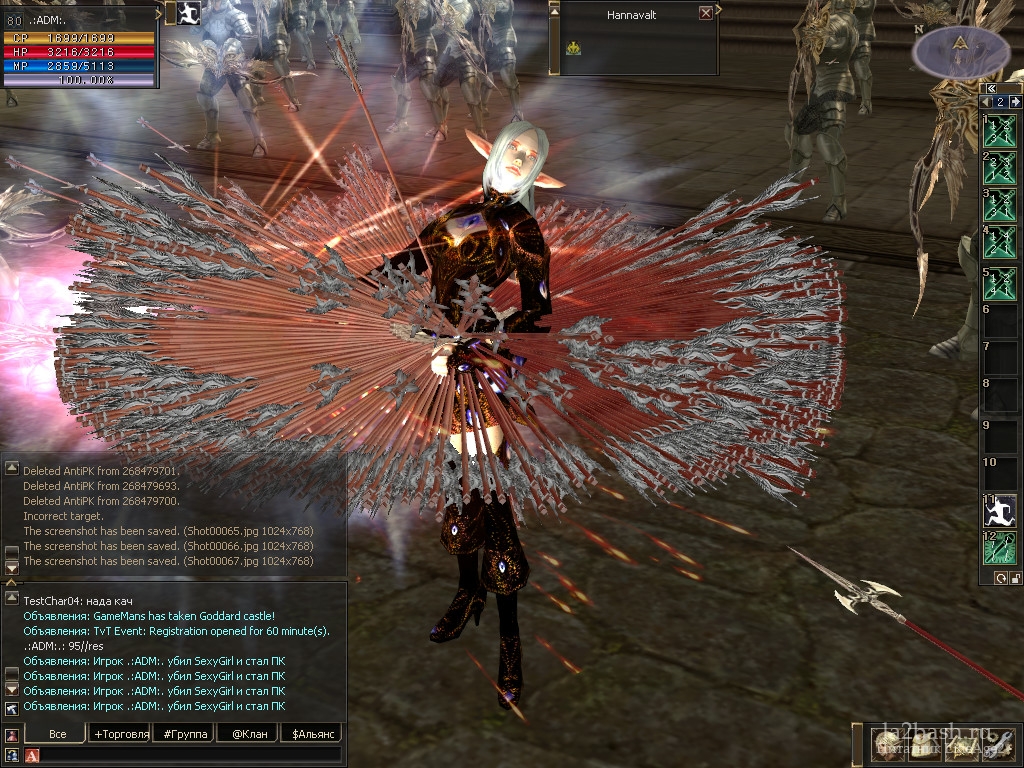Toggle the shortcut bar padlock
This screenshot has height=768, width=1024.
point(1016,578)
